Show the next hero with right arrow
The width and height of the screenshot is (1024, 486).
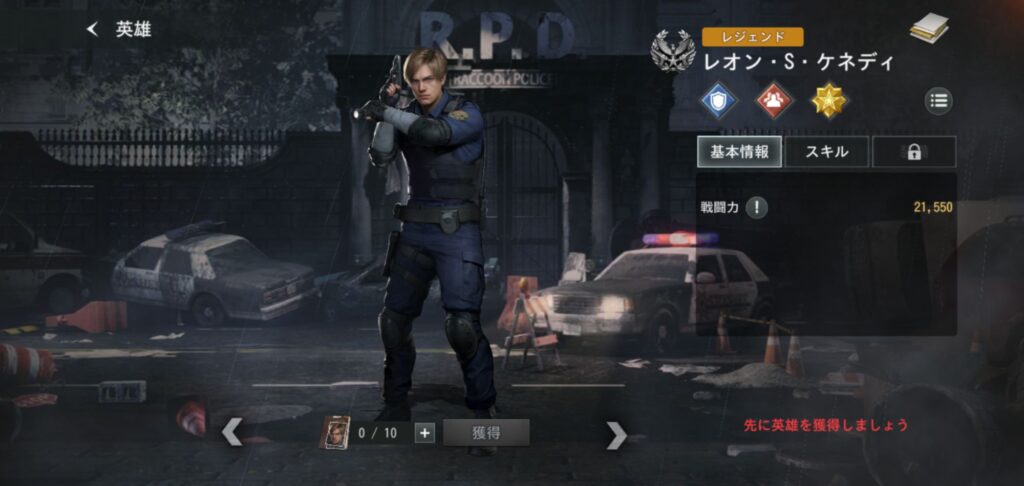click(617, 434)
